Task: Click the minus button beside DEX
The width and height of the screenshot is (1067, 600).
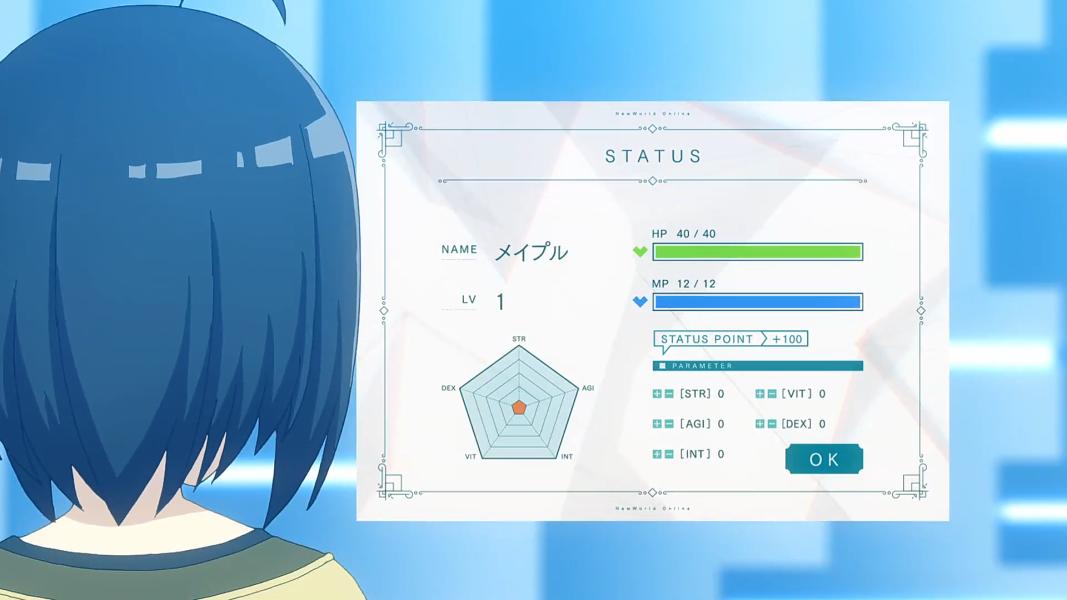Action: click(x=772, y=424)
